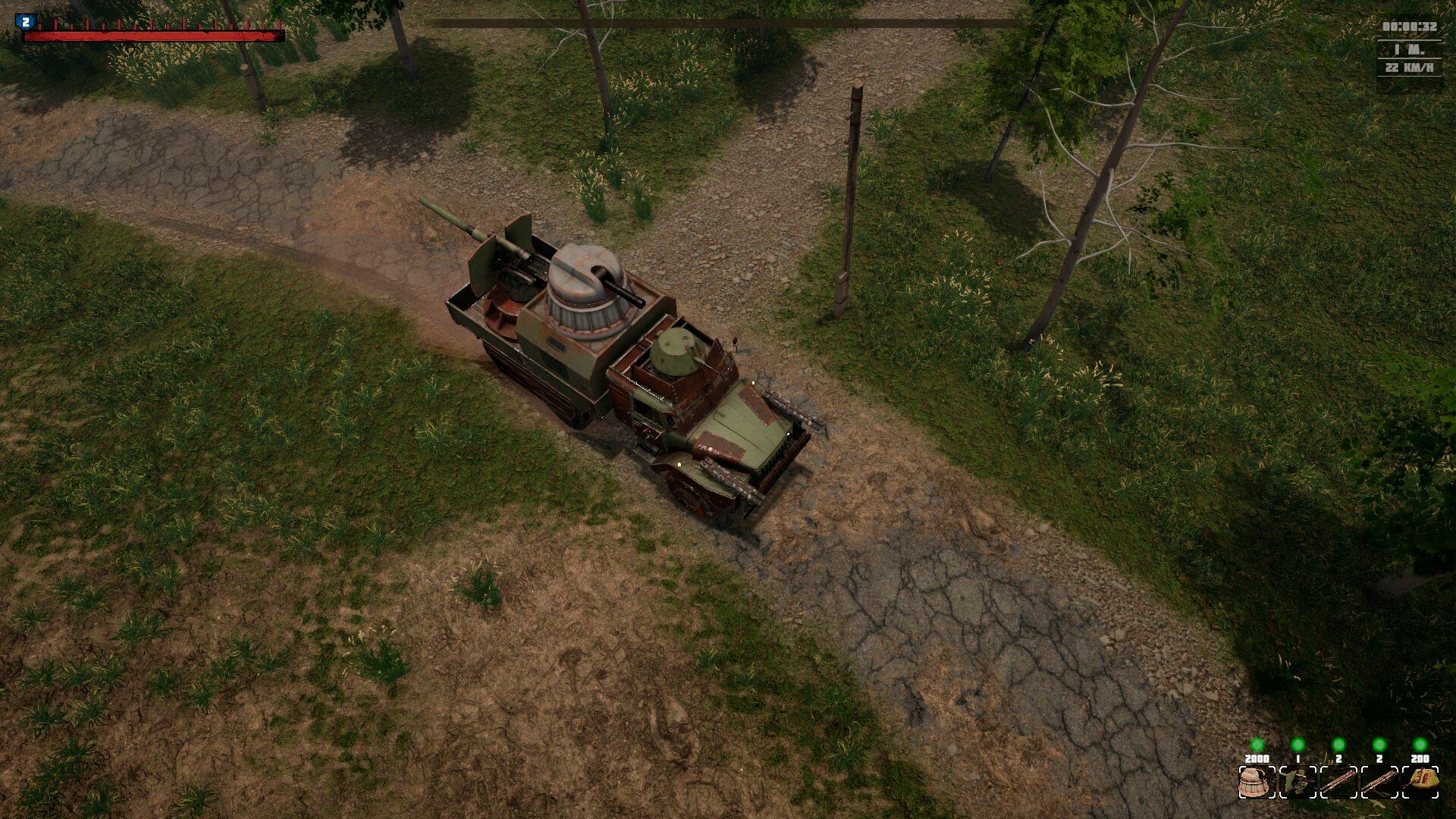Click the 200 ammo counter above the turret slot
Screen dimensions: 1456x819
tap(1420, 758)
